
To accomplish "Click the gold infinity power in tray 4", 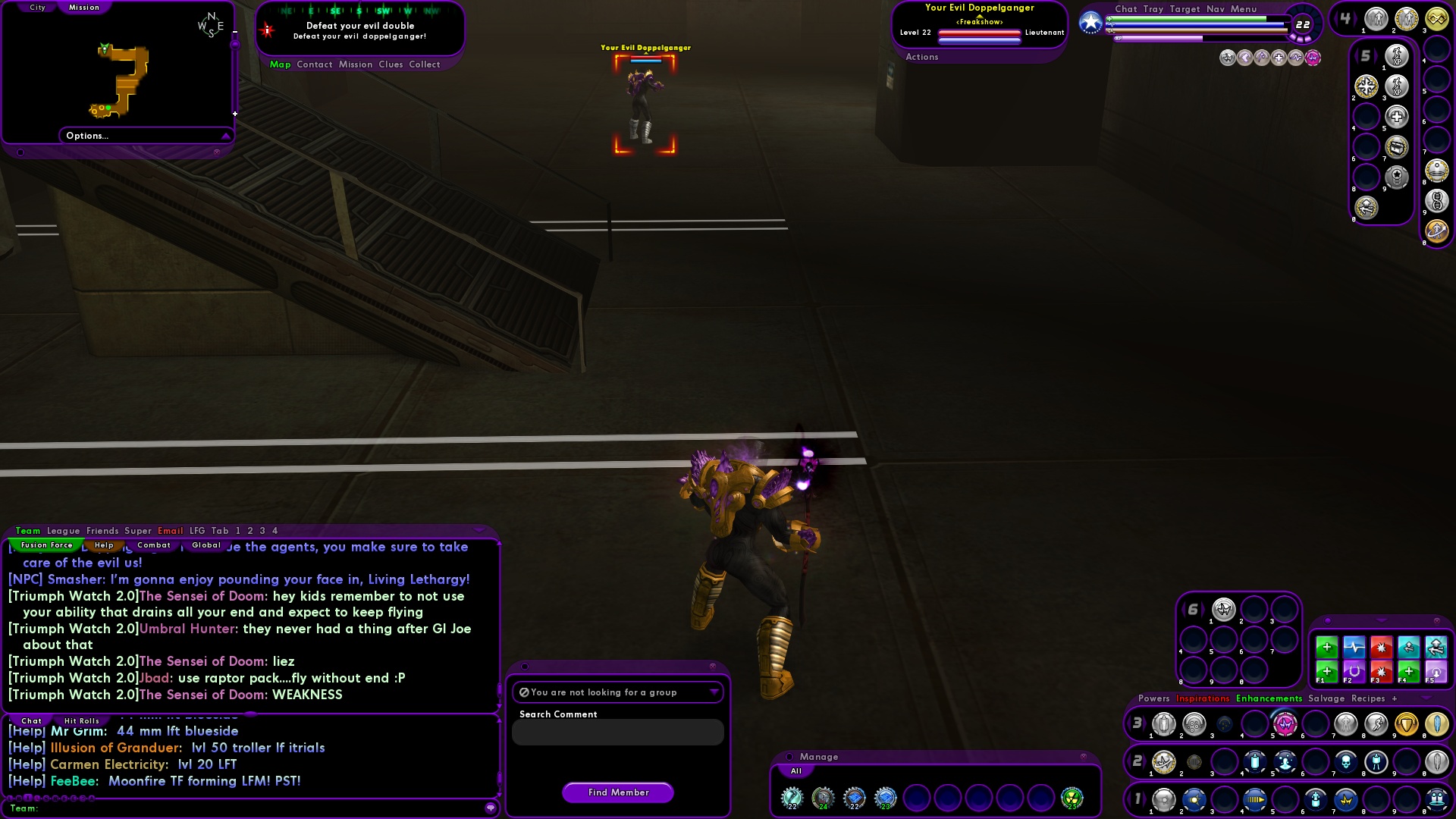I will tap(1436, 18).
